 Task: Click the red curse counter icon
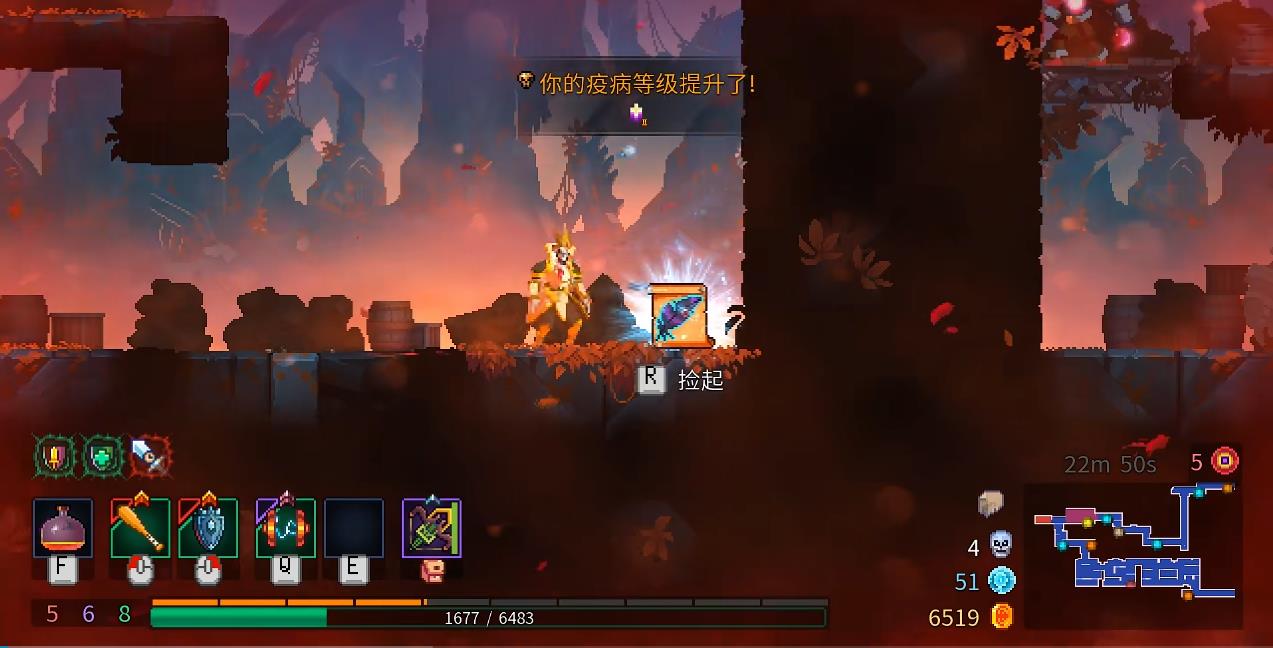tap(1225, 461)
